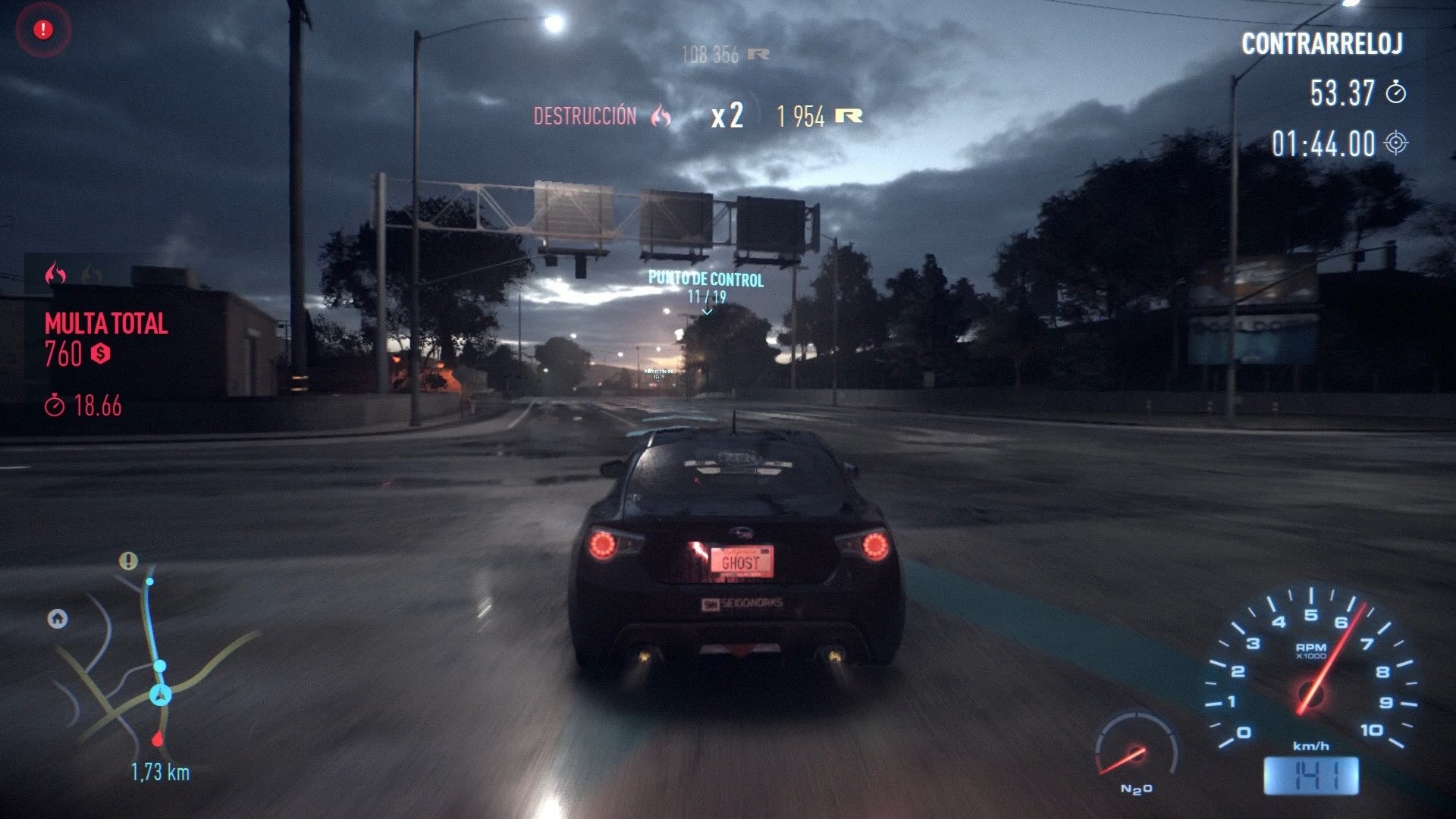Select the dimmed second flame icon beside it

[x=93, y=276]
